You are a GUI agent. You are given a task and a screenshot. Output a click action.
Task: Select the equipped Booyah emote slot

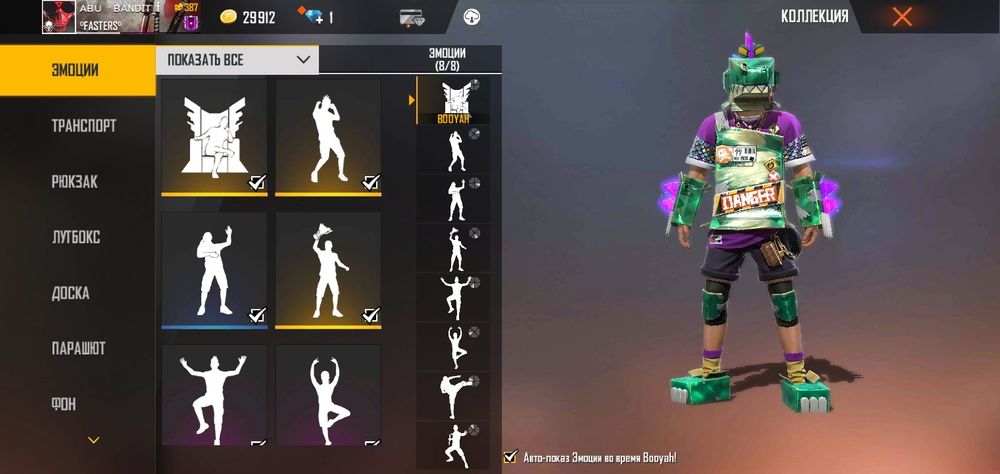(x=453, y=101)
